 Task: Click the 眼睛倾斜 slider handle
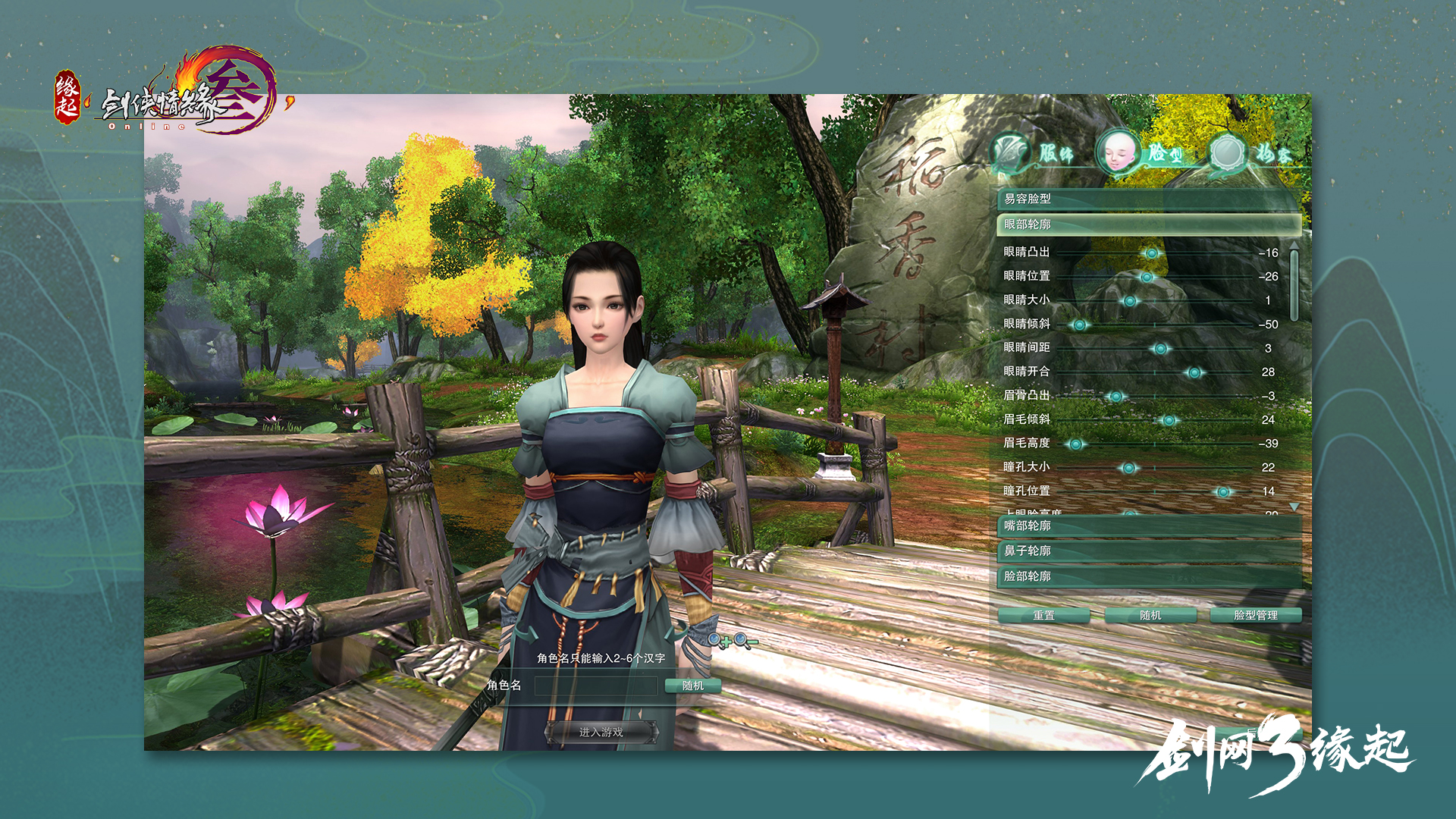[x=1079, y=325]
